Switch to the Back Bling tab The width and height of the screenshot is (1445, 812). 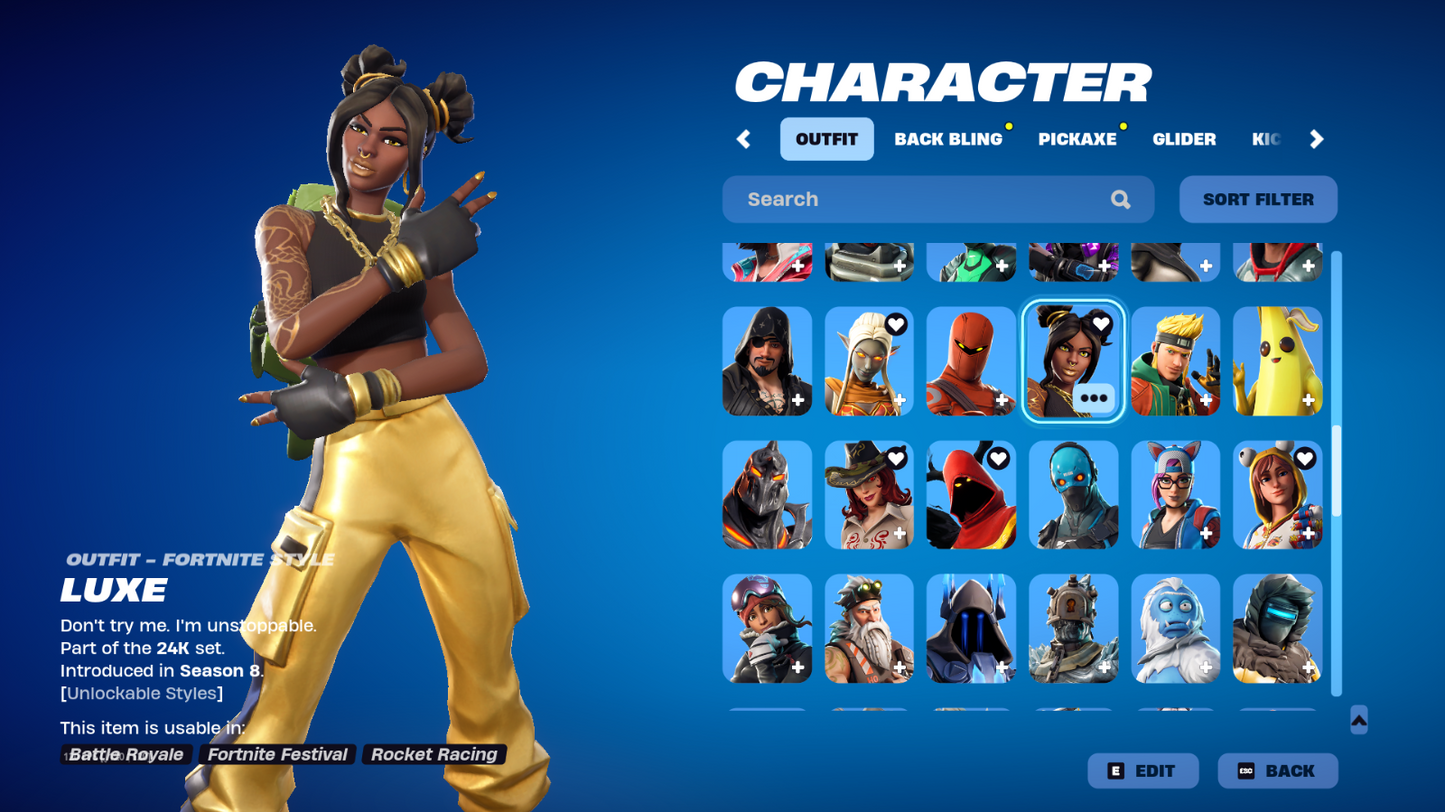(947, 139)
